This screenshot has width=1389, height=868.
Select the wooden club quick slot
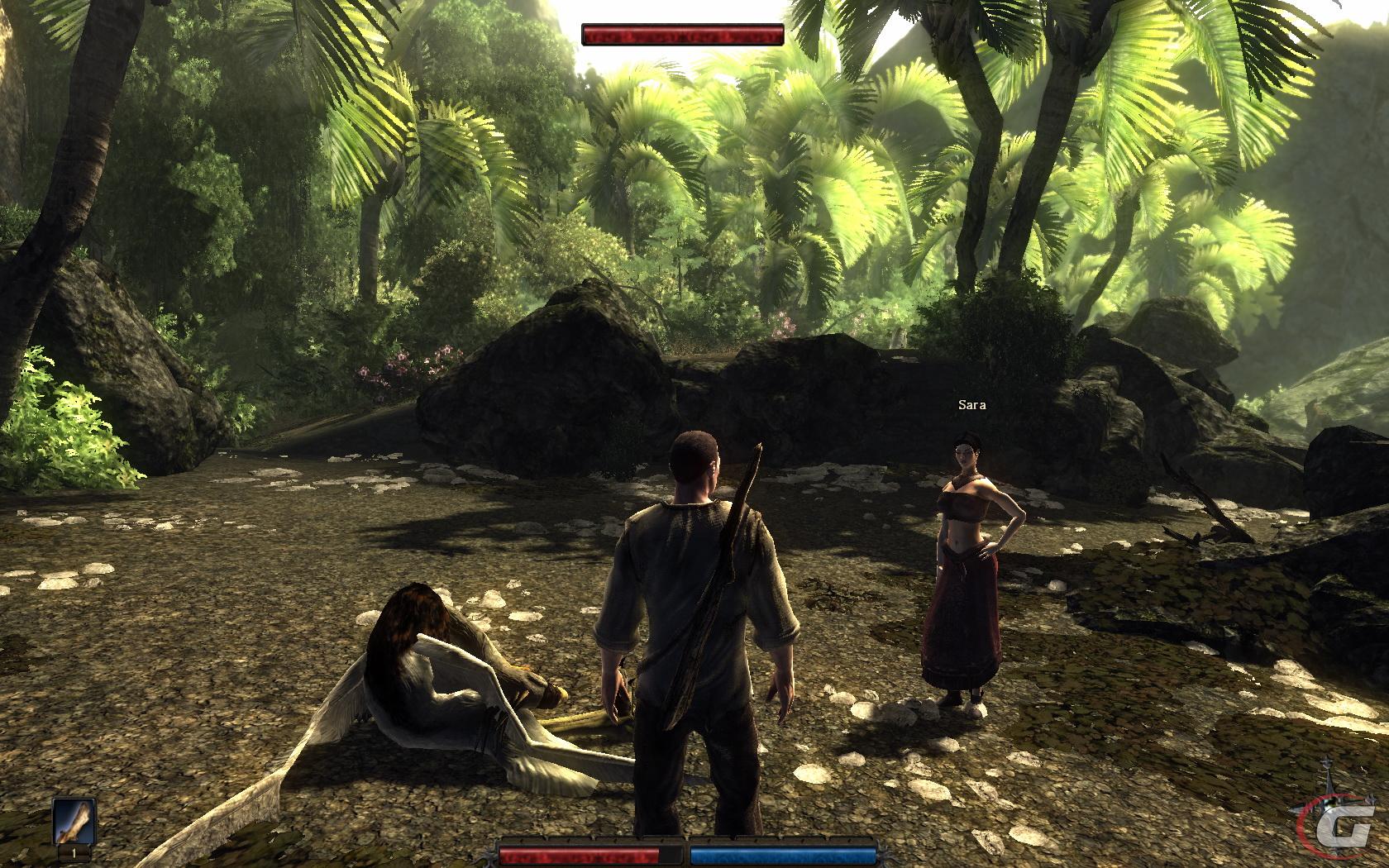click(x=74, y=823)
